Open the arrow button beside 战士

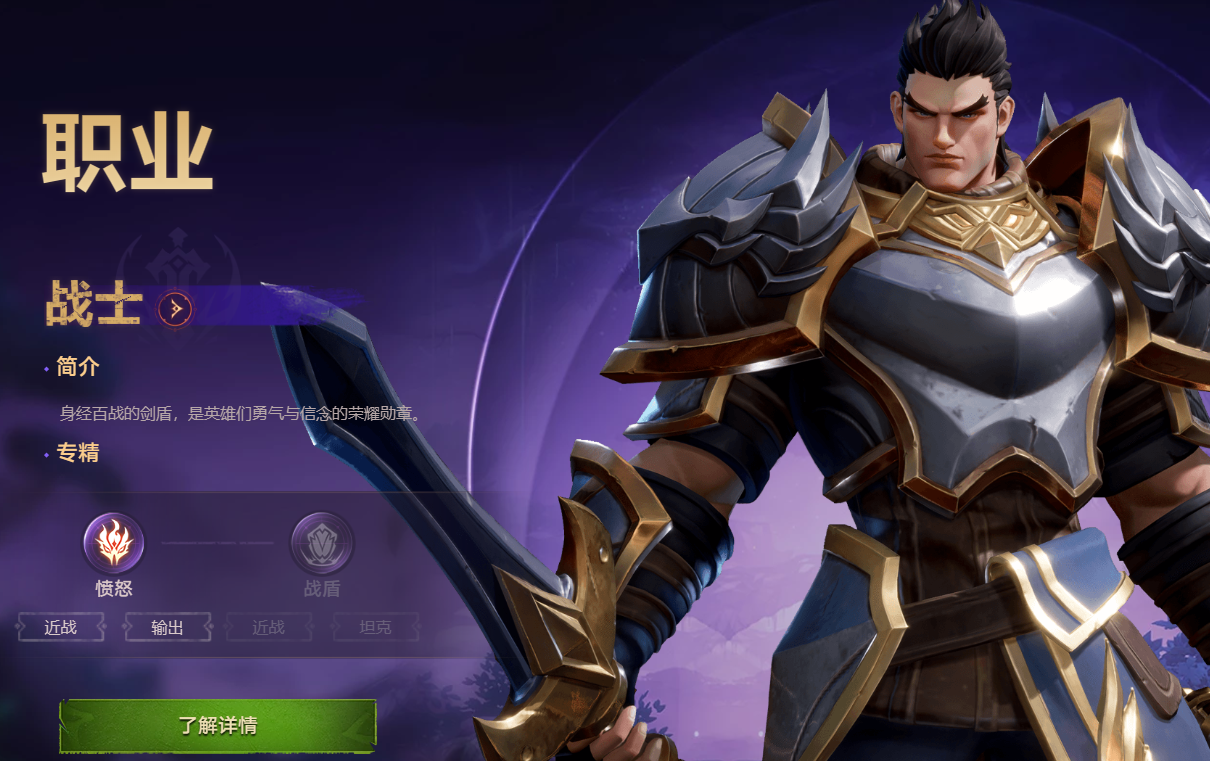tap(175, 309)
